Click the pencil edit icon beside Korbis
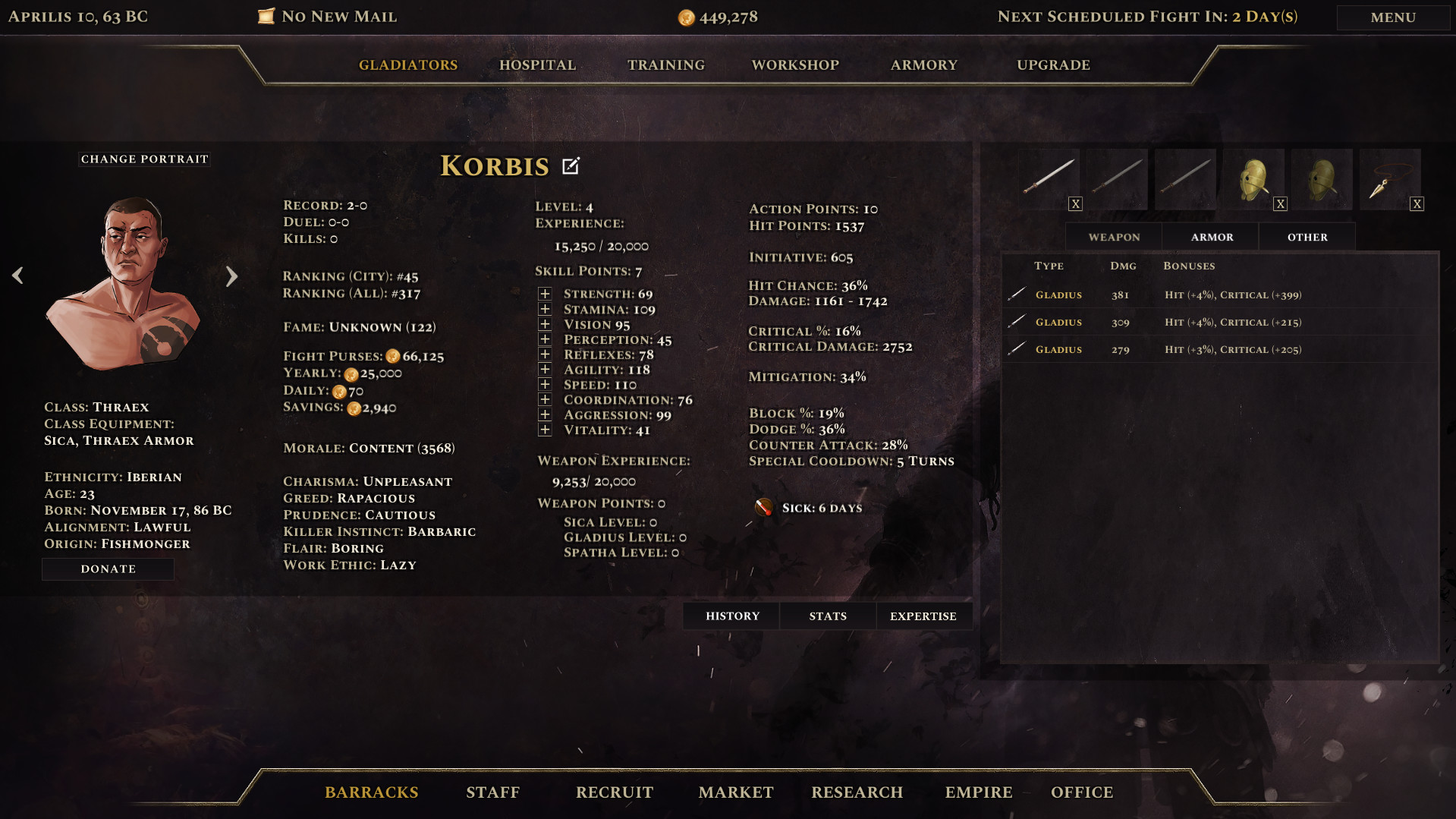 pyautogui.click(x=571, y=165)
